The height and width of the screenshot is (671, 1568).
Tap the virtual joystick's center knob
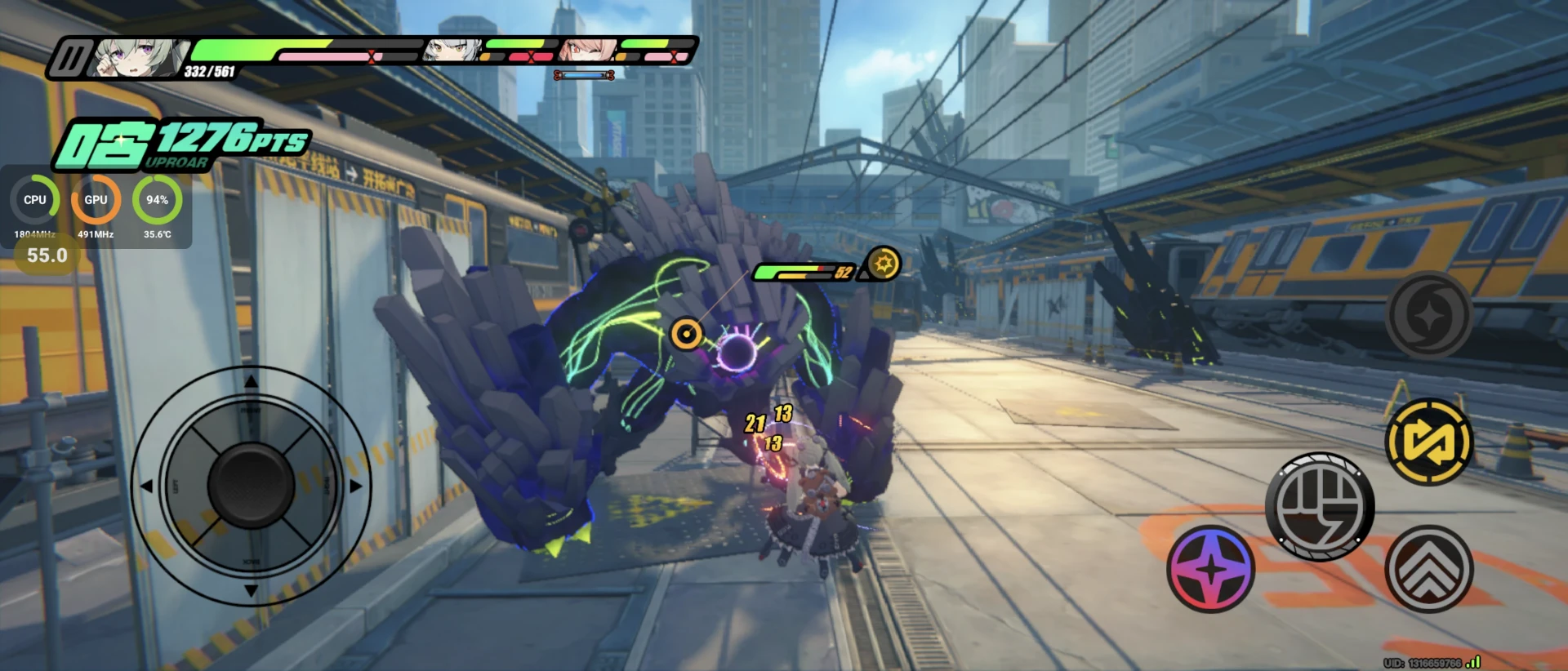tap(251, 485)
